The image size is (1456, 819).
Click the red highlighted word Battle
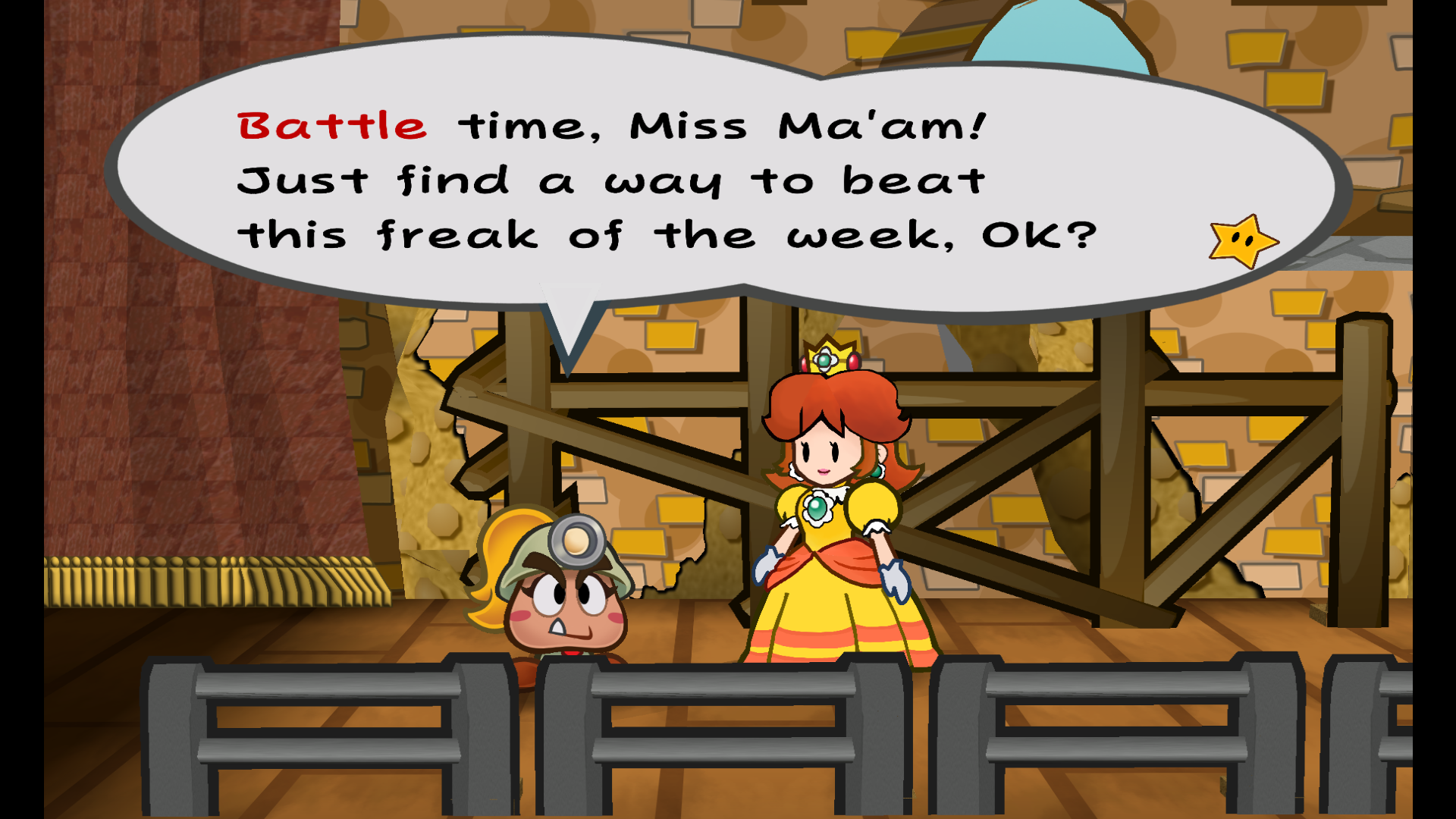pyautogui.click(x=330, y=124)
